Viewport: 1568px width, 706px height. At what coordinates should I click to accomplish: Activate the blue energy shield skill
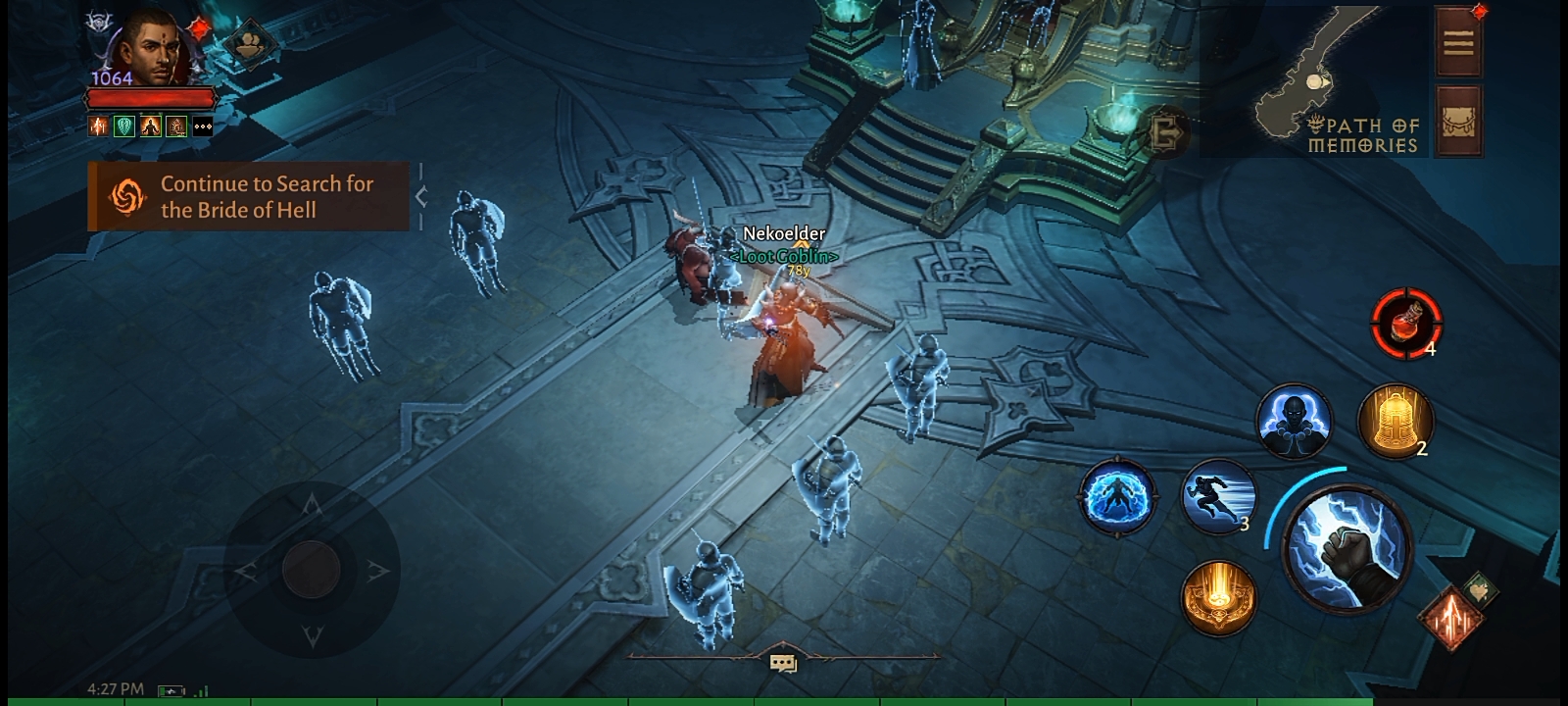1117,496
